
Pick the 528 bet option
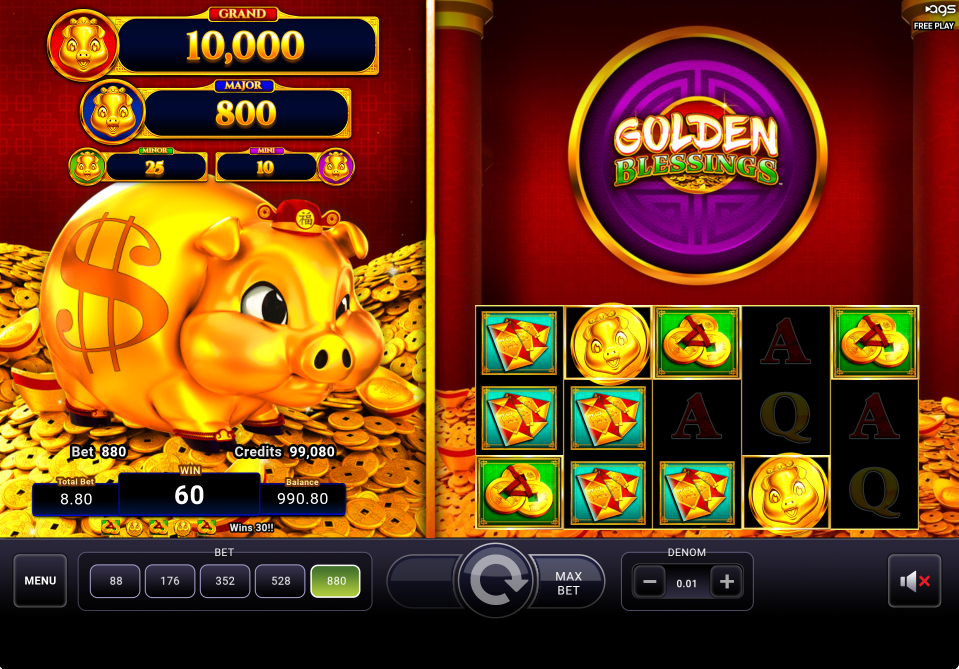pyautogui.click(x=281, y=581)
